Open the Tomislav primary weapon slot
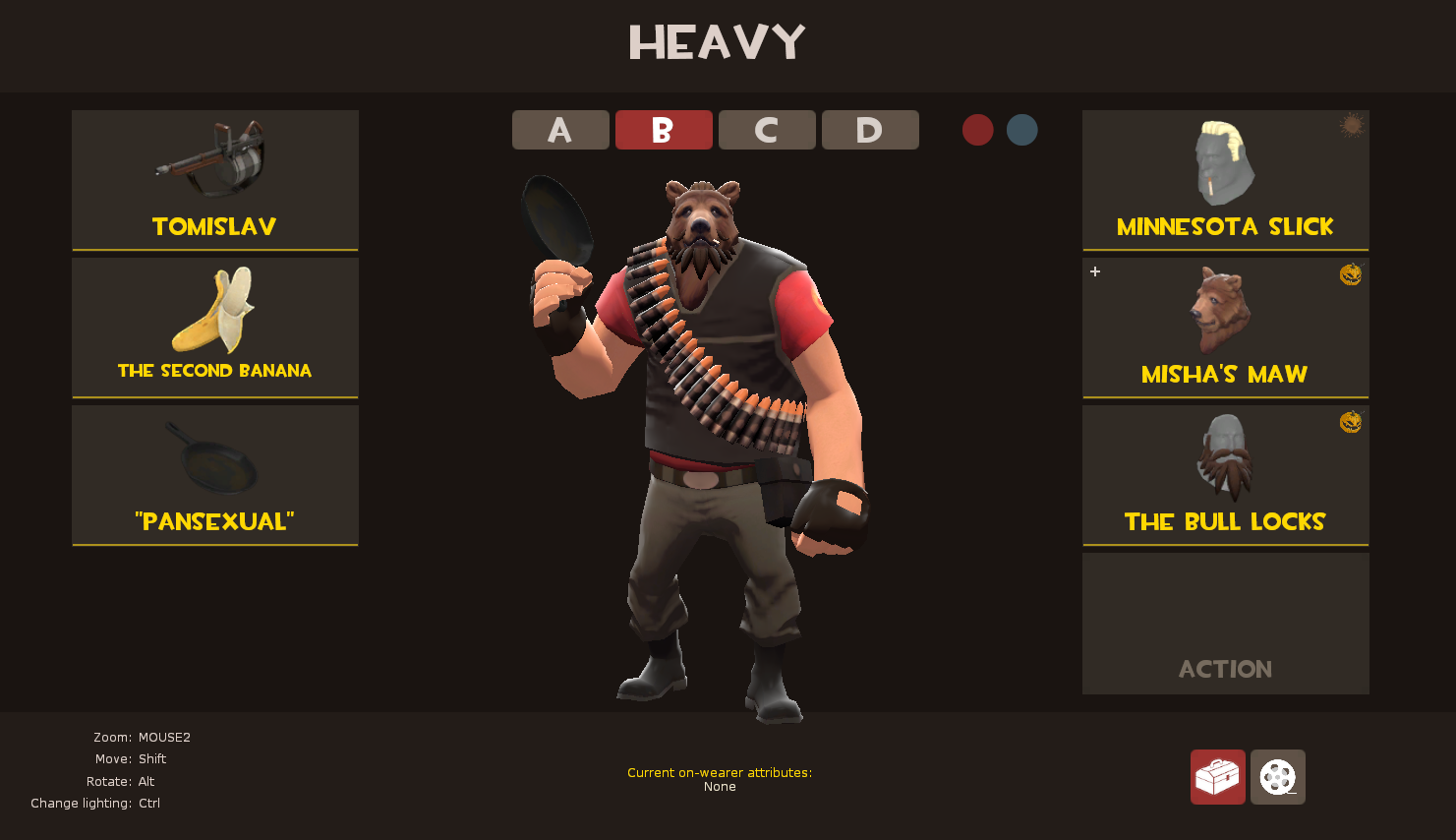The width and height of the screenshot is (1456, 840). tap(214, 180)
